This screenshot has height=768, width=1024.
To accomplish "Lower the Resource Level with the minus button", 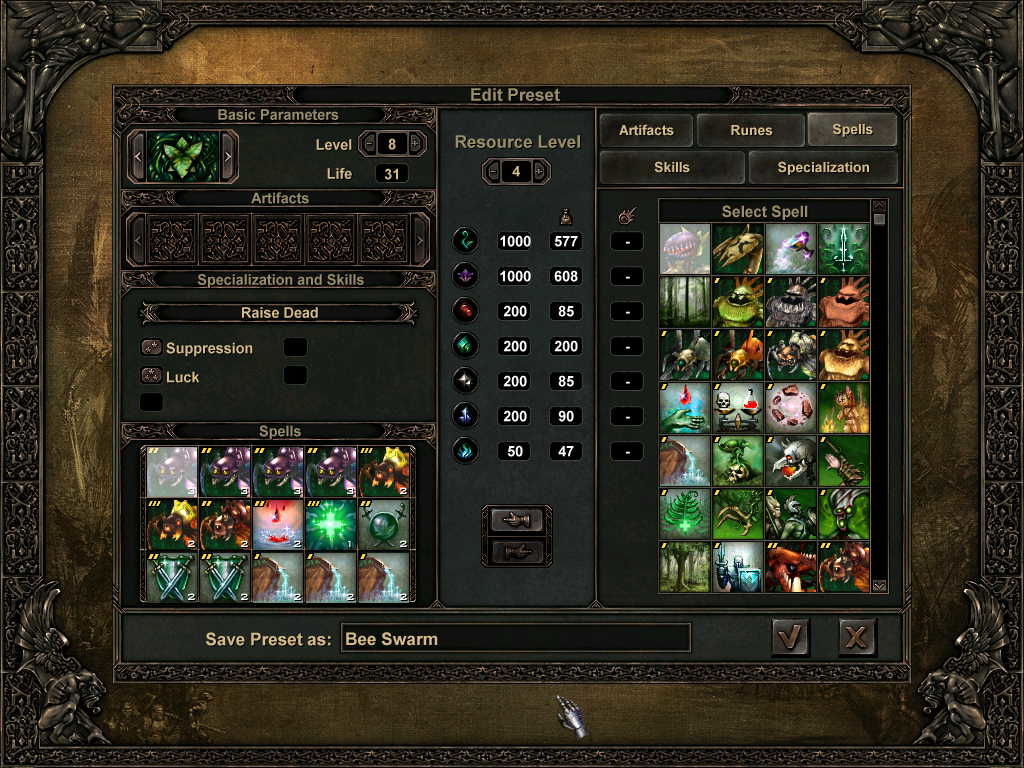I will click(492, 172).
